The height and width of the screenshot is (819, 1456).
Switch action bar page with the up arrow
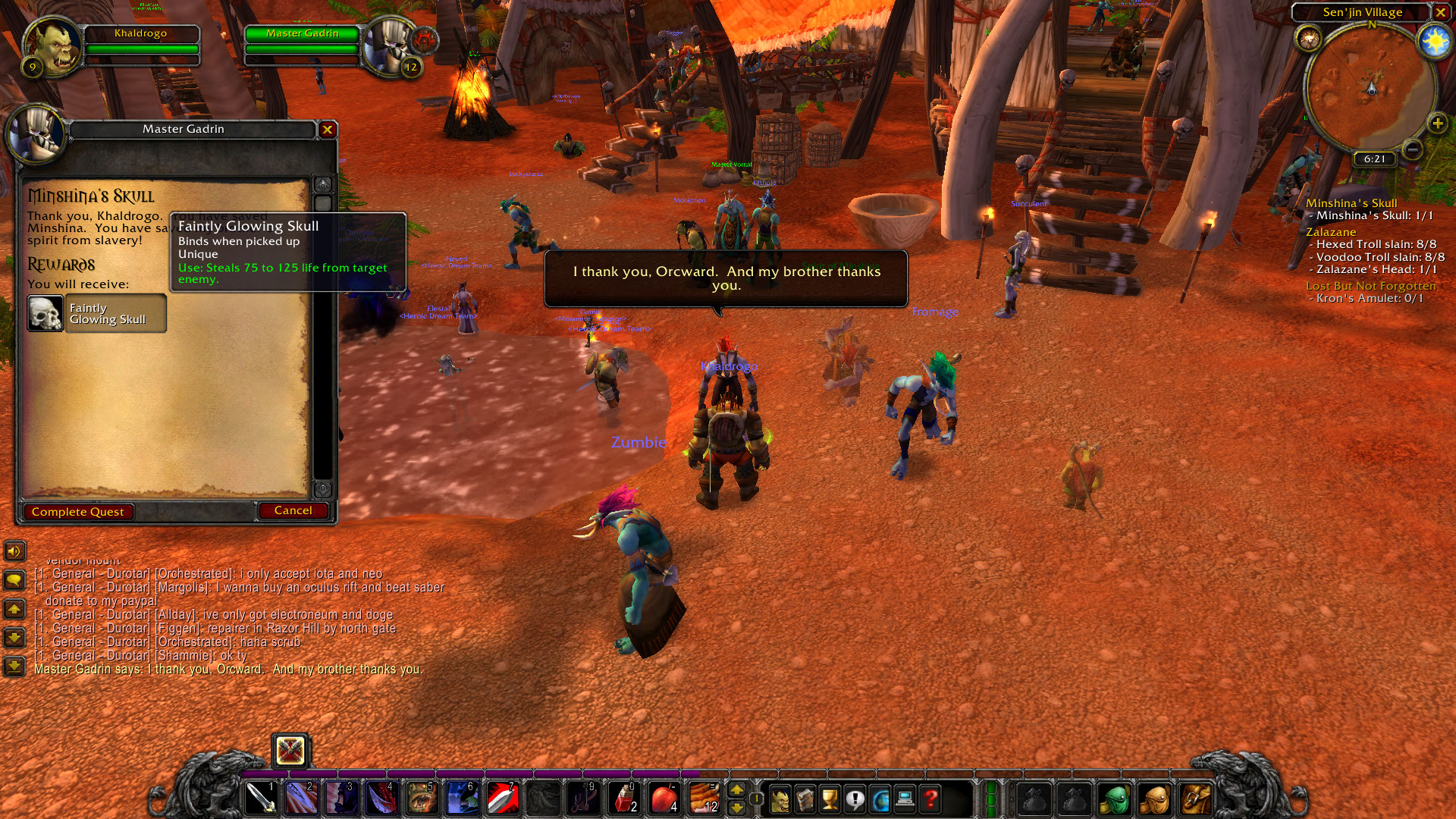click(x=737, y=790)
